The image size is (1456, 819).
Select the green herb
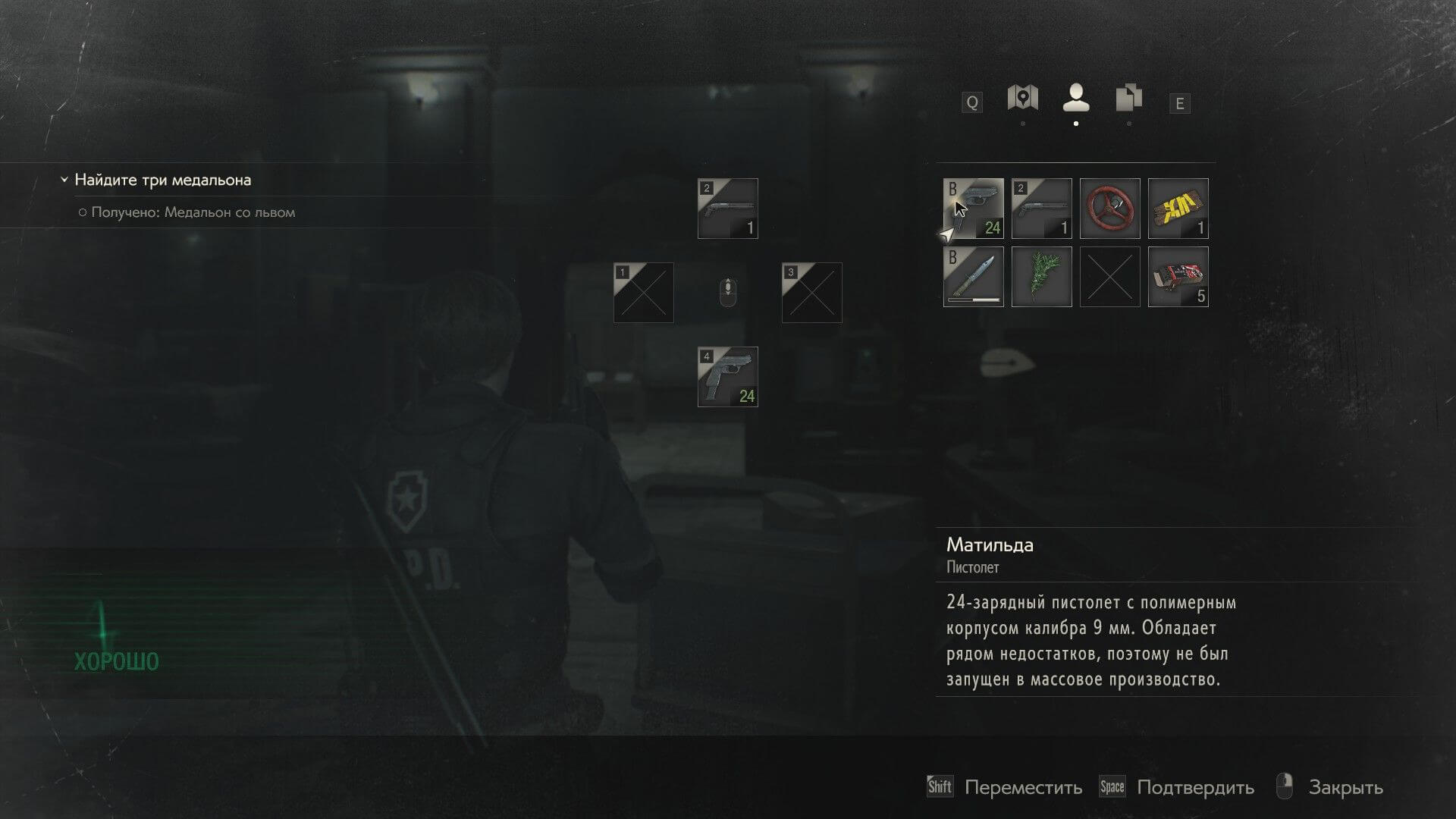(1041, 277)
